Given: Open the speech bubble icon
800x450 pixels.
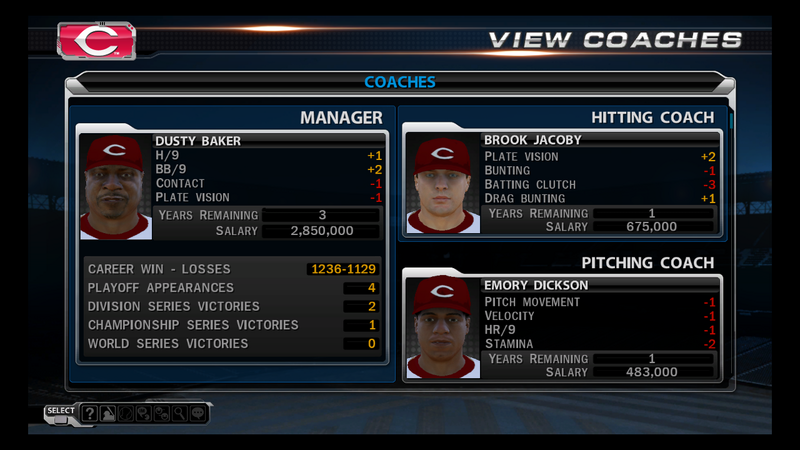Looking at the screenshot, I should coord(196,412).
